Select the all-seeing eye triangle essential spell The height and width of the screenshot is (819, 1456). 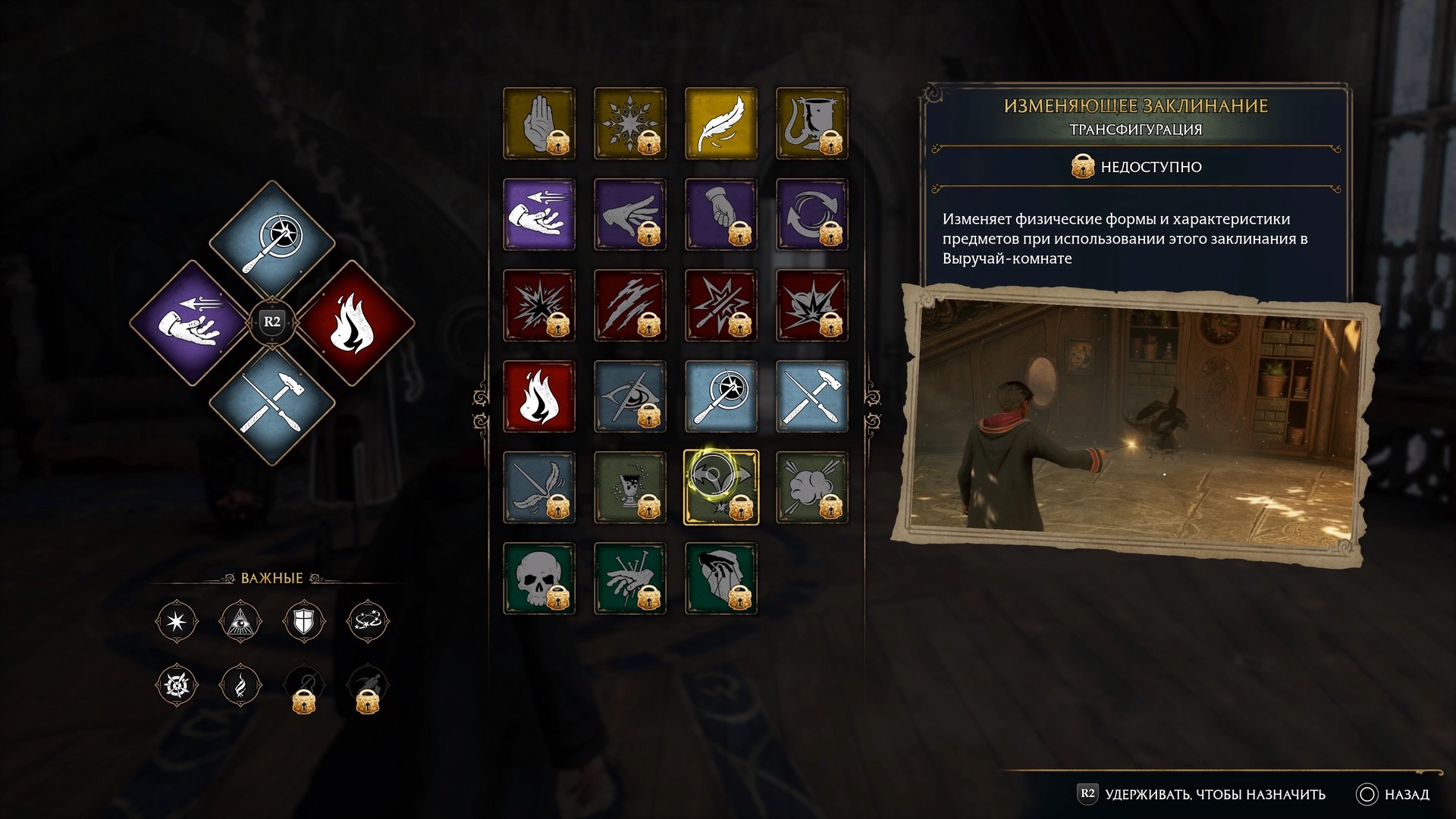[240, 622]
